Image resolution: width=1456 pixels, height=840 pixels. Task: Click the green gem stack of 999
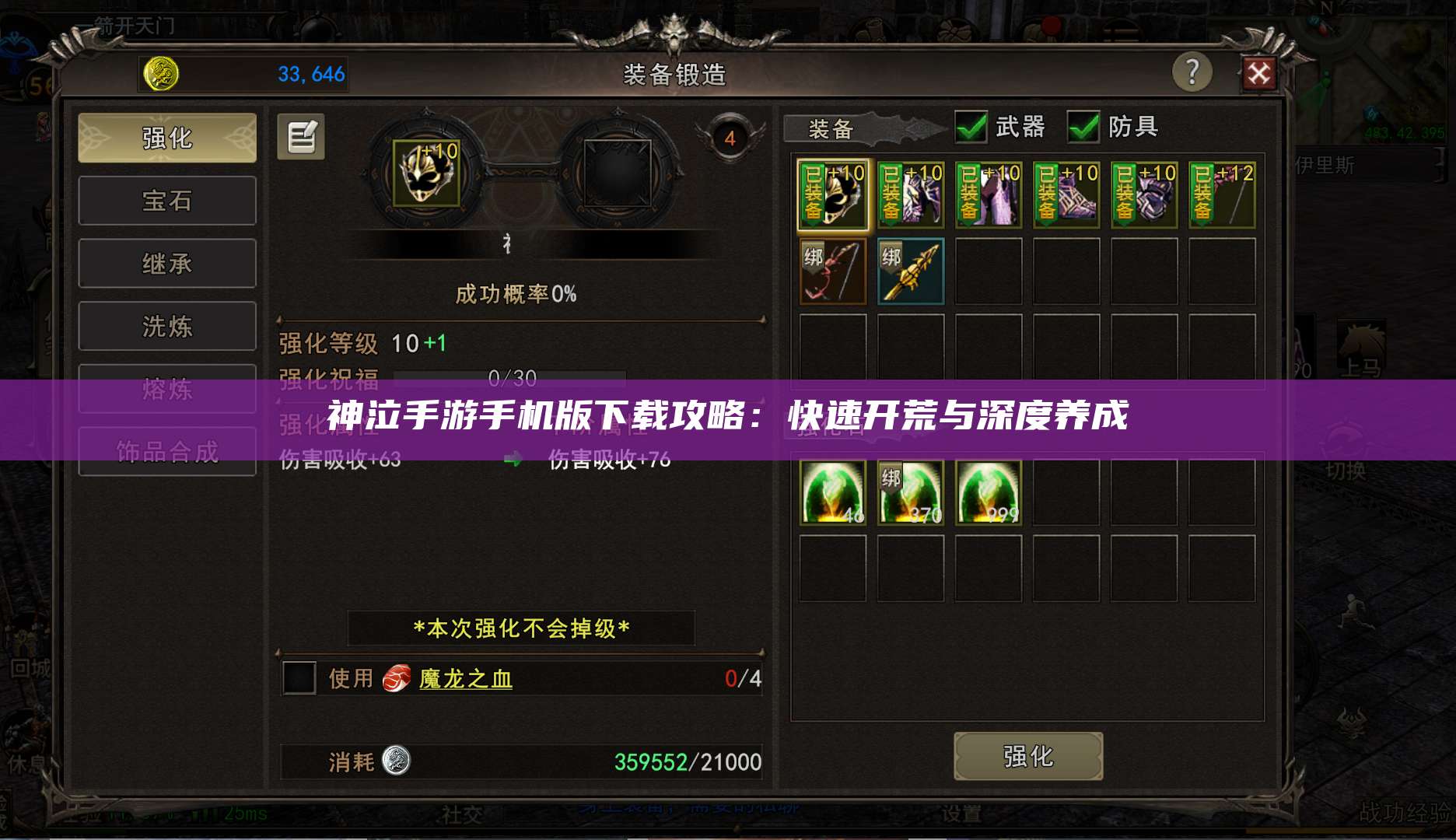coord(988,492)
